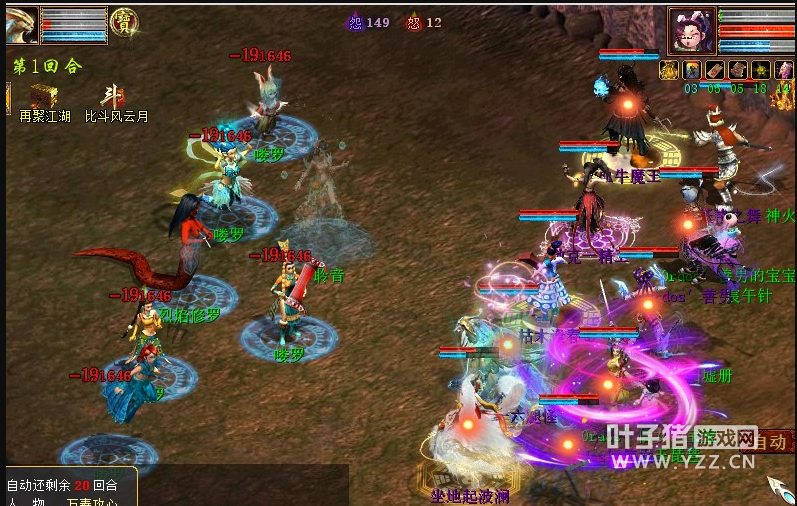Click the 自动 auto-battle button
Viewport: 797px width, 506px height.
(x=770, y=441)
